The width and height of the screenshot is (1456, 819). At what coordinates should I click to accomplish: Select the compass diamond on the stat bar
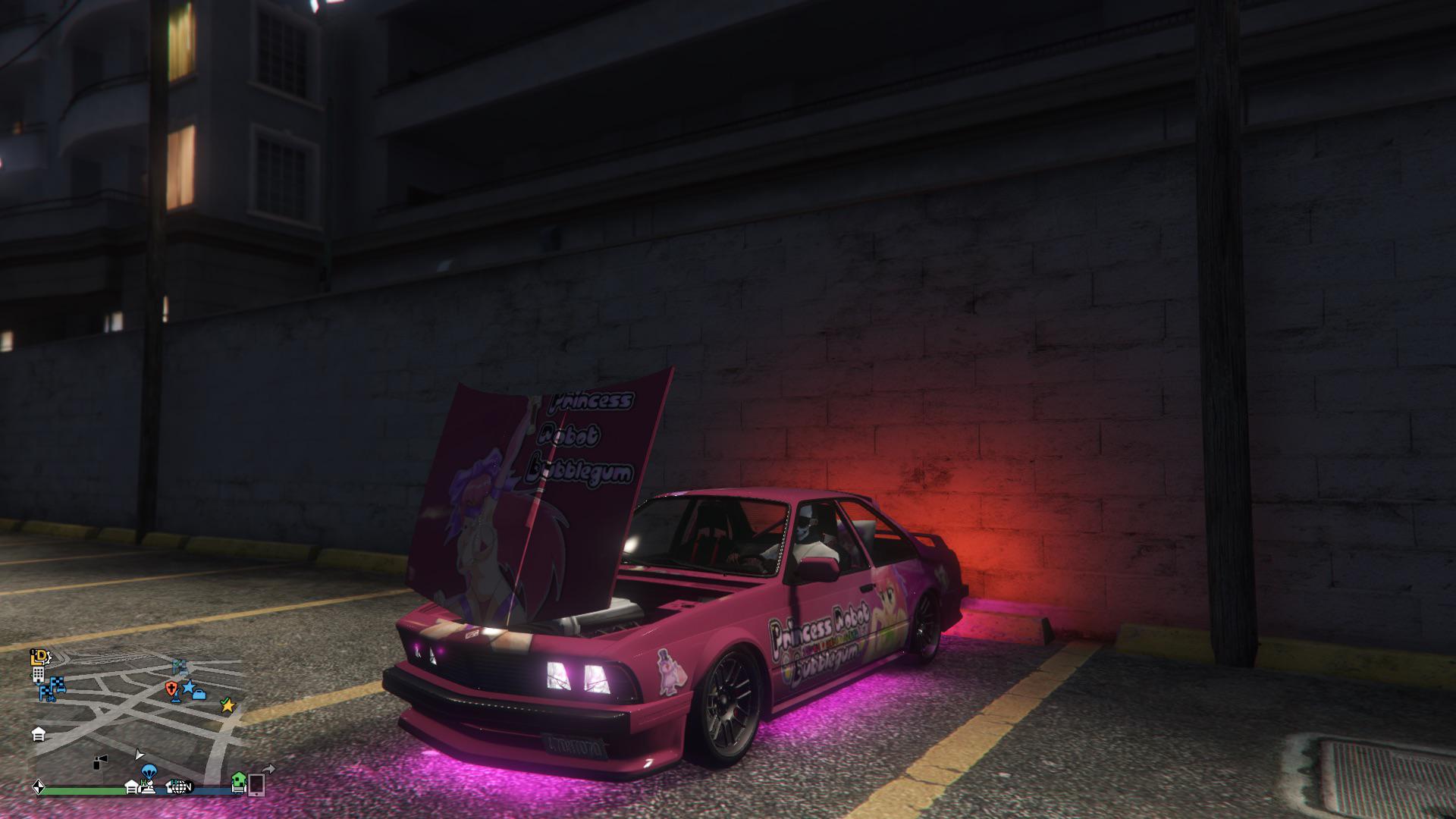(x=38, y=789)
